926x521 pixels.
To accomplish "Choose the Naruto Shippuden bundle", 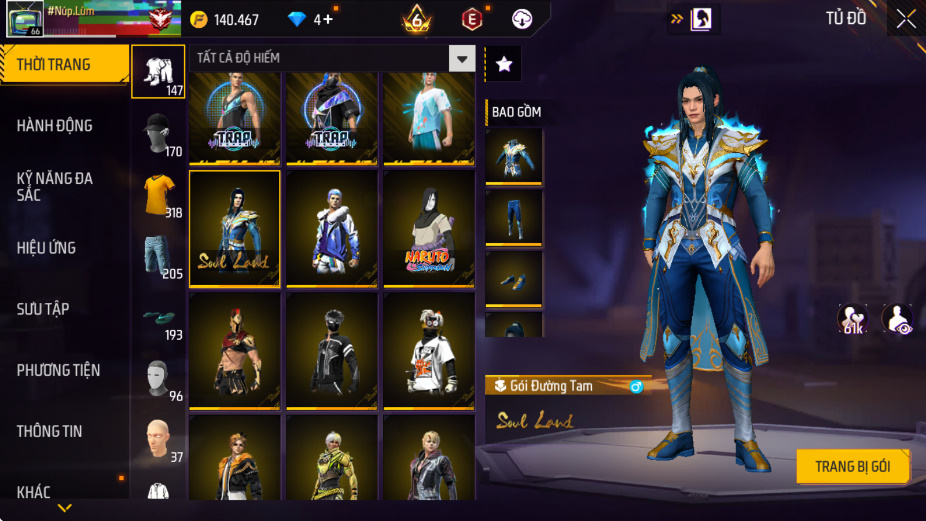I will pos(429,227).
